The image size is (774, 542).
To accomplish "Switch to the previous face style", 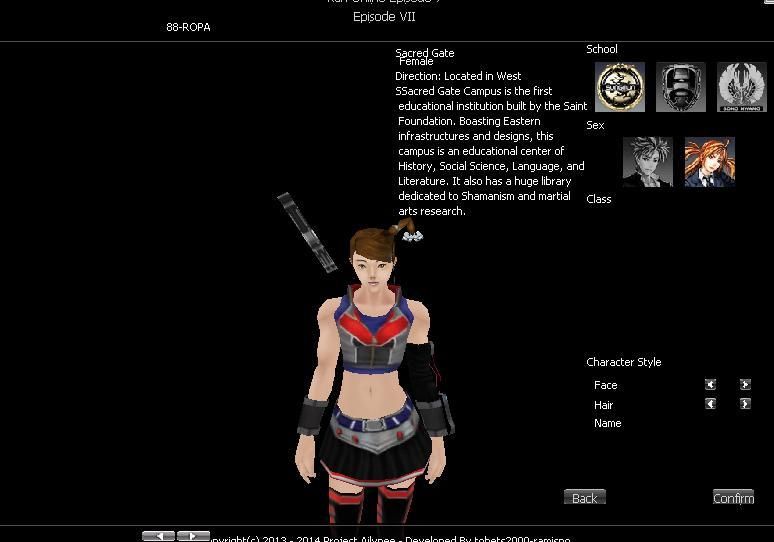I will coord(710,384).
